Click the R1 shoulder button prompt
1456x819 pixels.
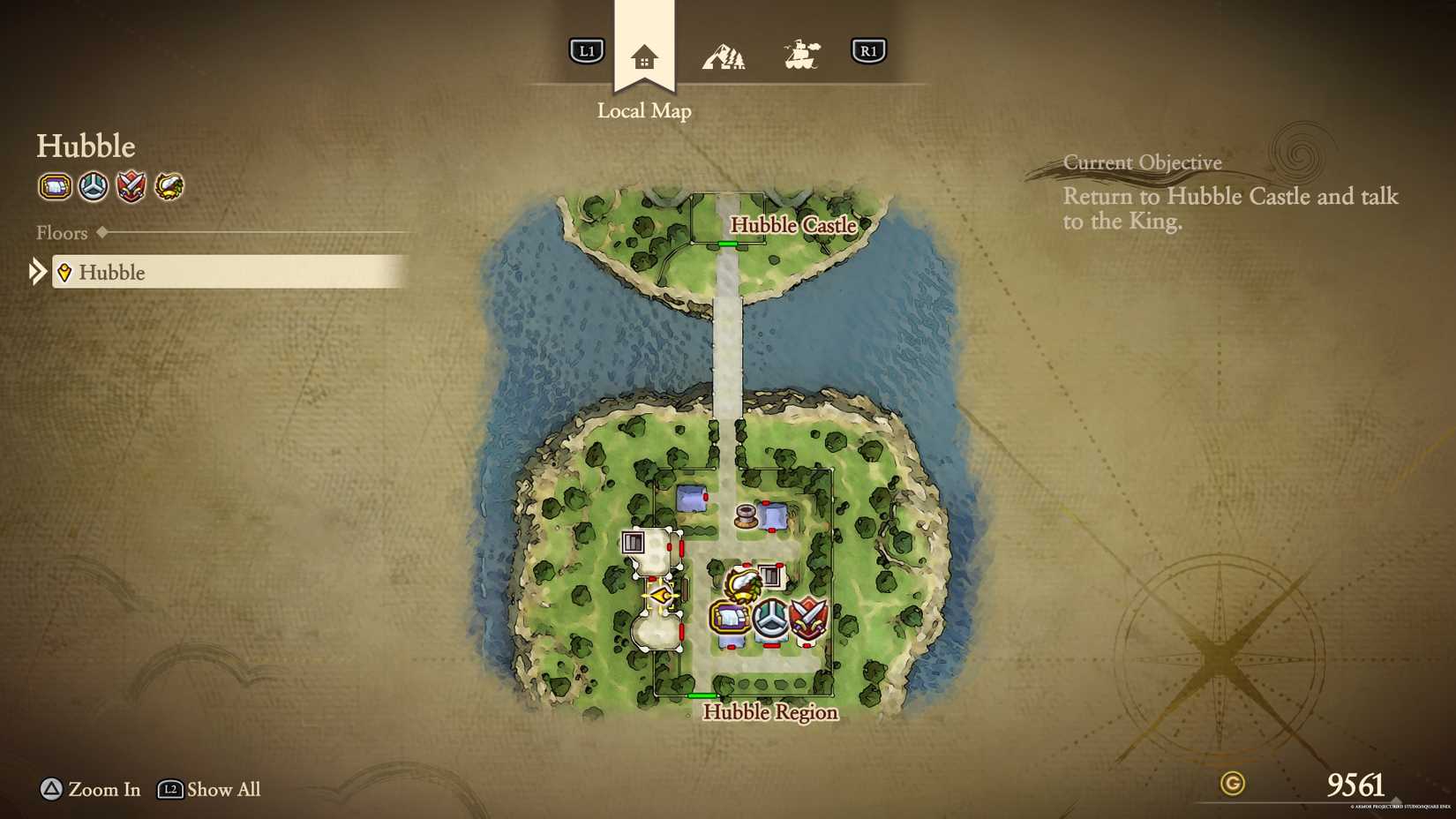[869, 50]
